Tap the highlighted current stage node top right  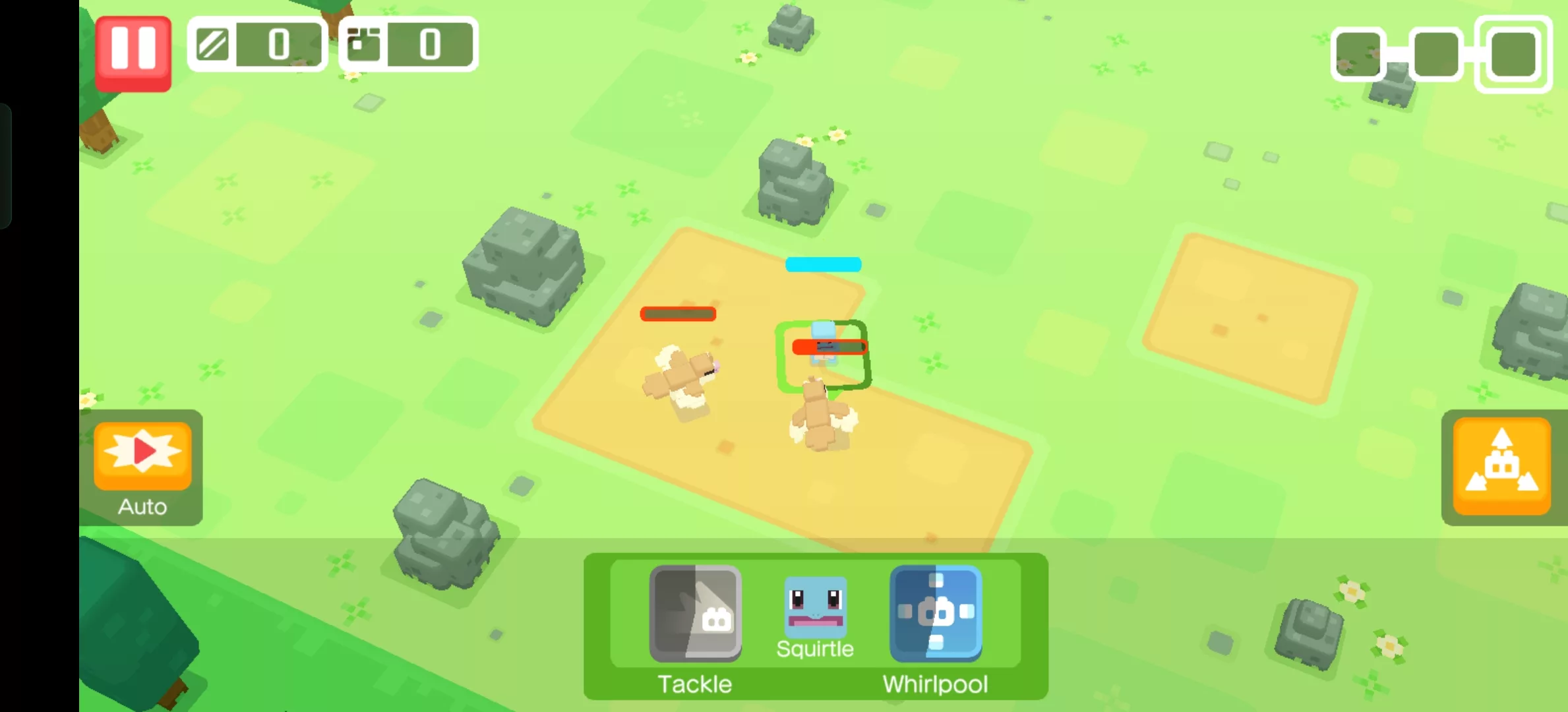(x=1511, y=54)
